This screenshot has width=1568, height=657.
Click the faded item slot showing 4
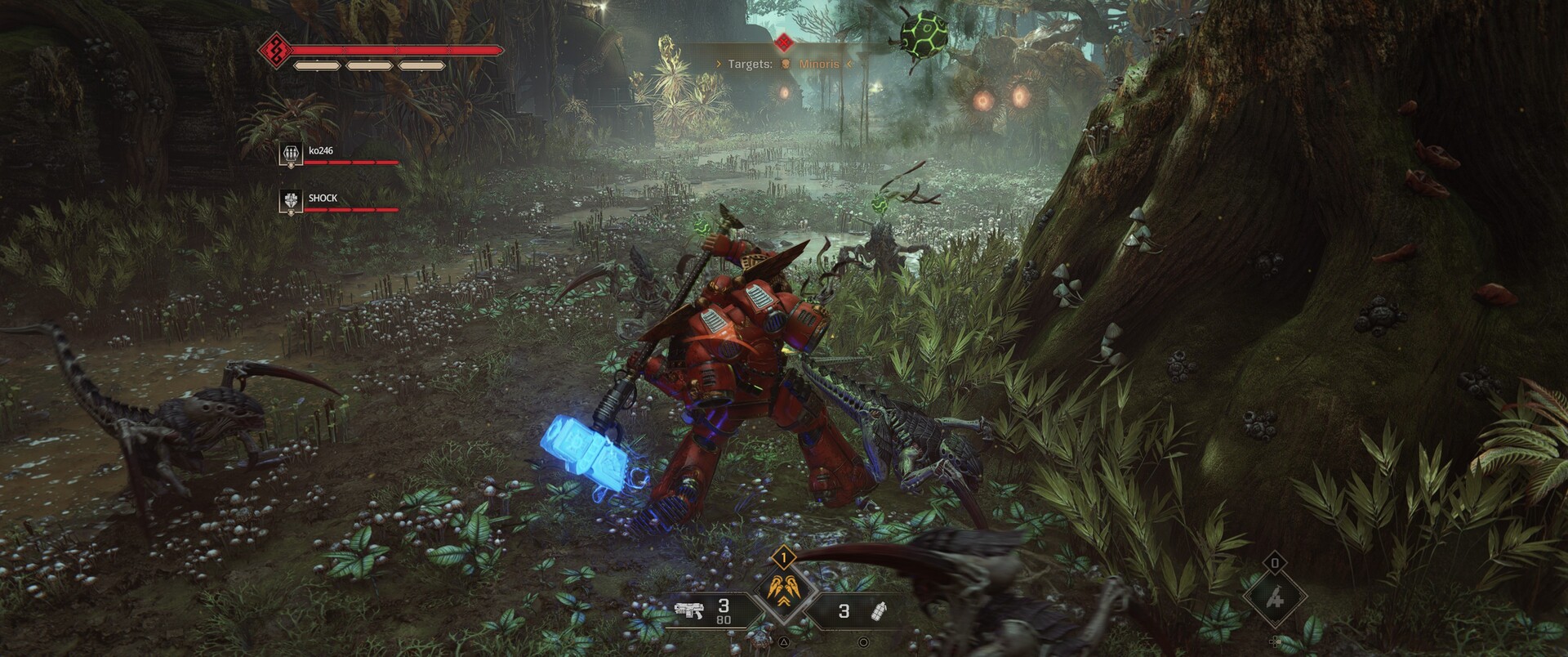[1275, 599]
